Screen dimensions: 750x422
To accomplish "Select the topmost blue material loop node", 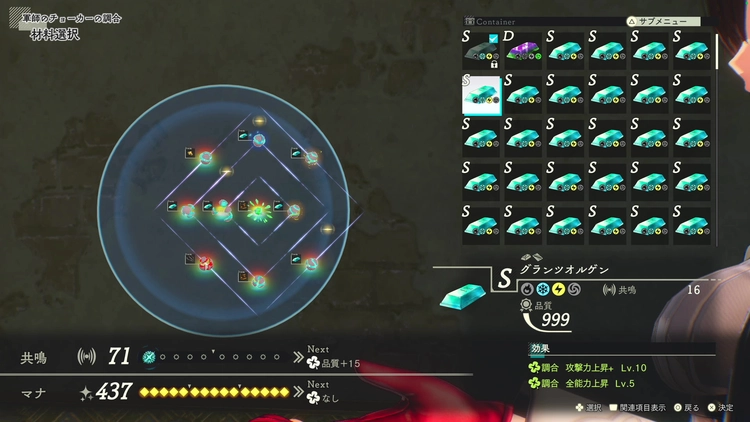I will click(x=259, y=139).
